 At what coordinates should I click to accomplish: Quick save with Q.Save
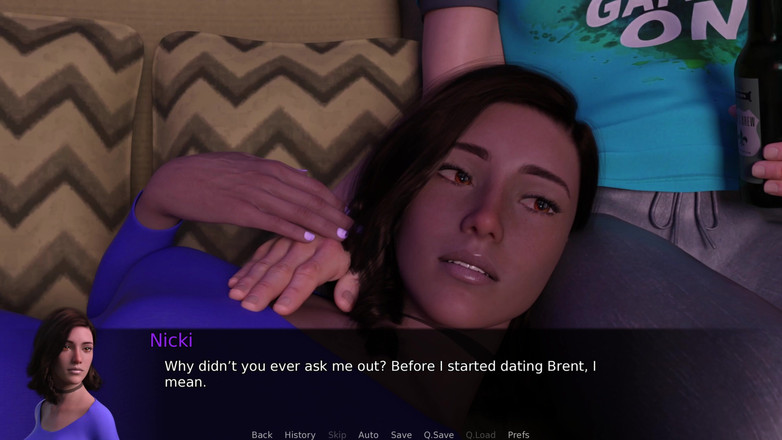pos(438,435)
